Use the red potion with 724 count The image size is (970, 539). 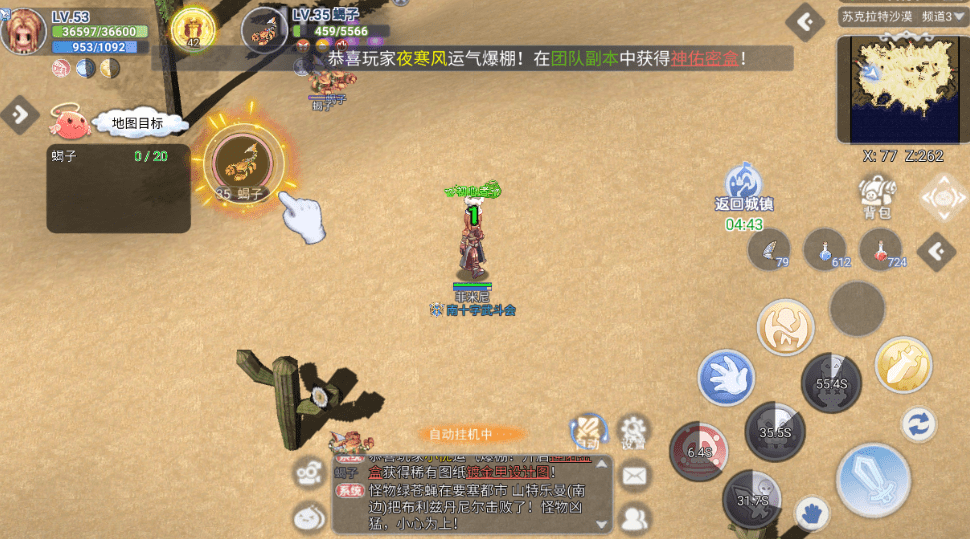pyautogui.click(x=880, y=248)
